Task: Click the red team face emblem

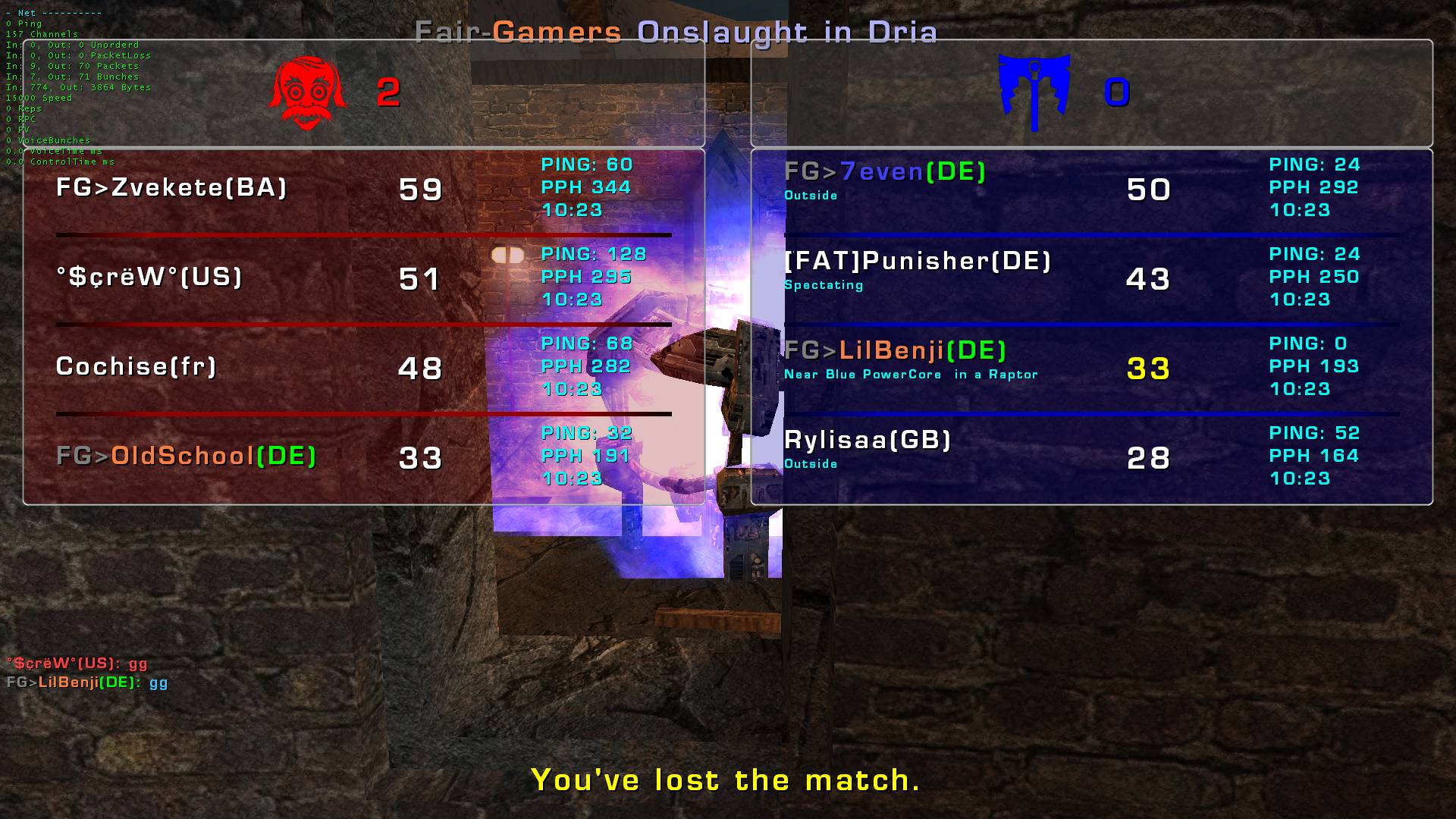Action: coord(307,93)
